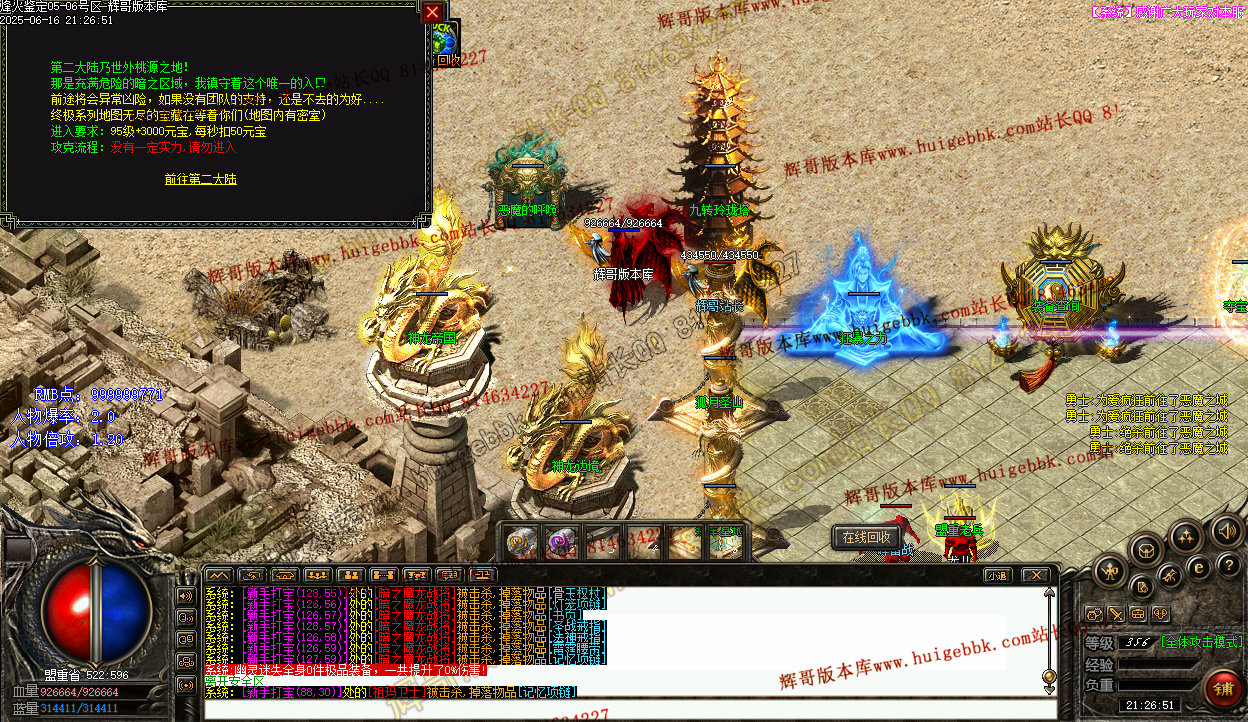Click the chat scrollbar down arrow
Image resolution: width=1248 pixels, height=722 pixels.
1048,688
